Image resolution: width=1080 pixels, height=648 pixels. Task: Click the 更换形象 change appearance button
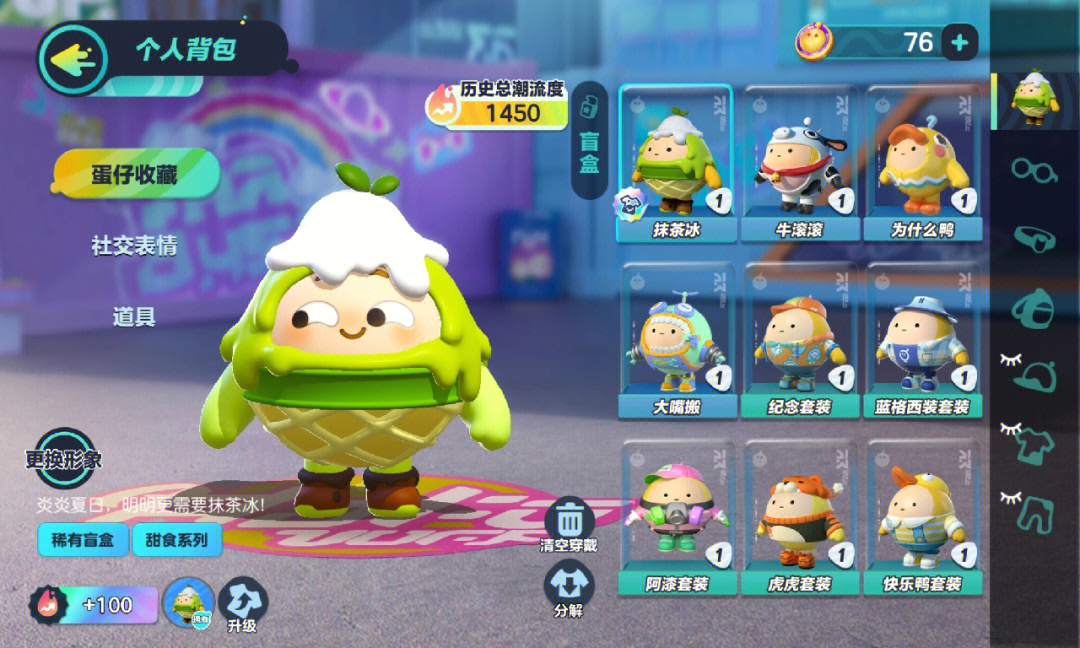64,460
